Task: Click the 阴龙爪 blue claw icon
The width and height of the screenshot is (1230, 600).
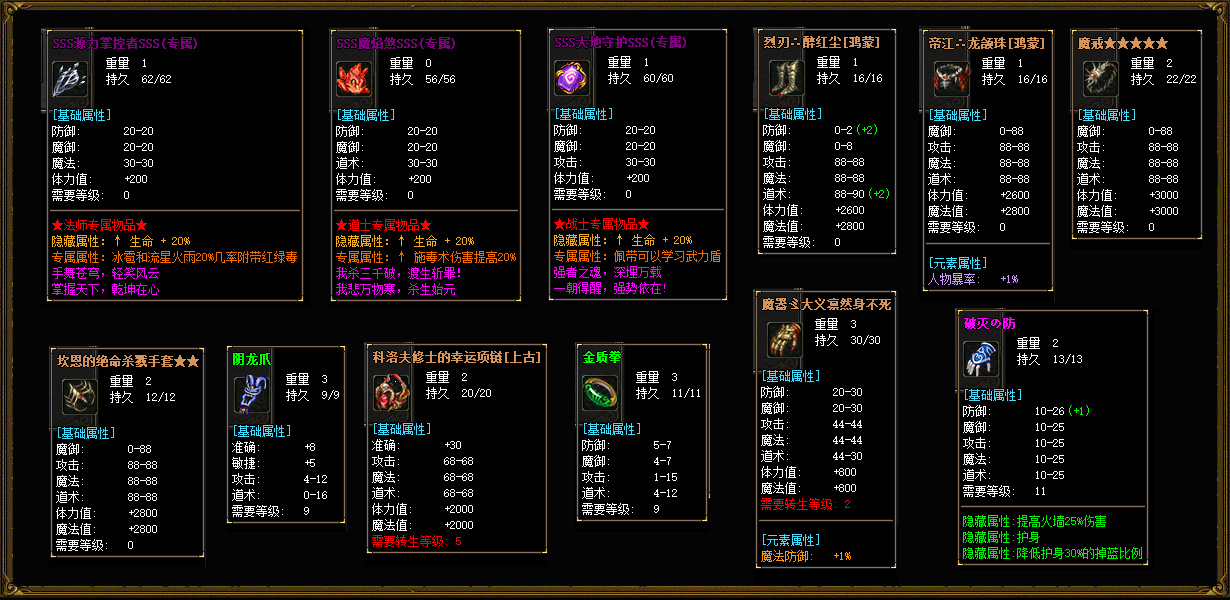Action: click(249, 395)
